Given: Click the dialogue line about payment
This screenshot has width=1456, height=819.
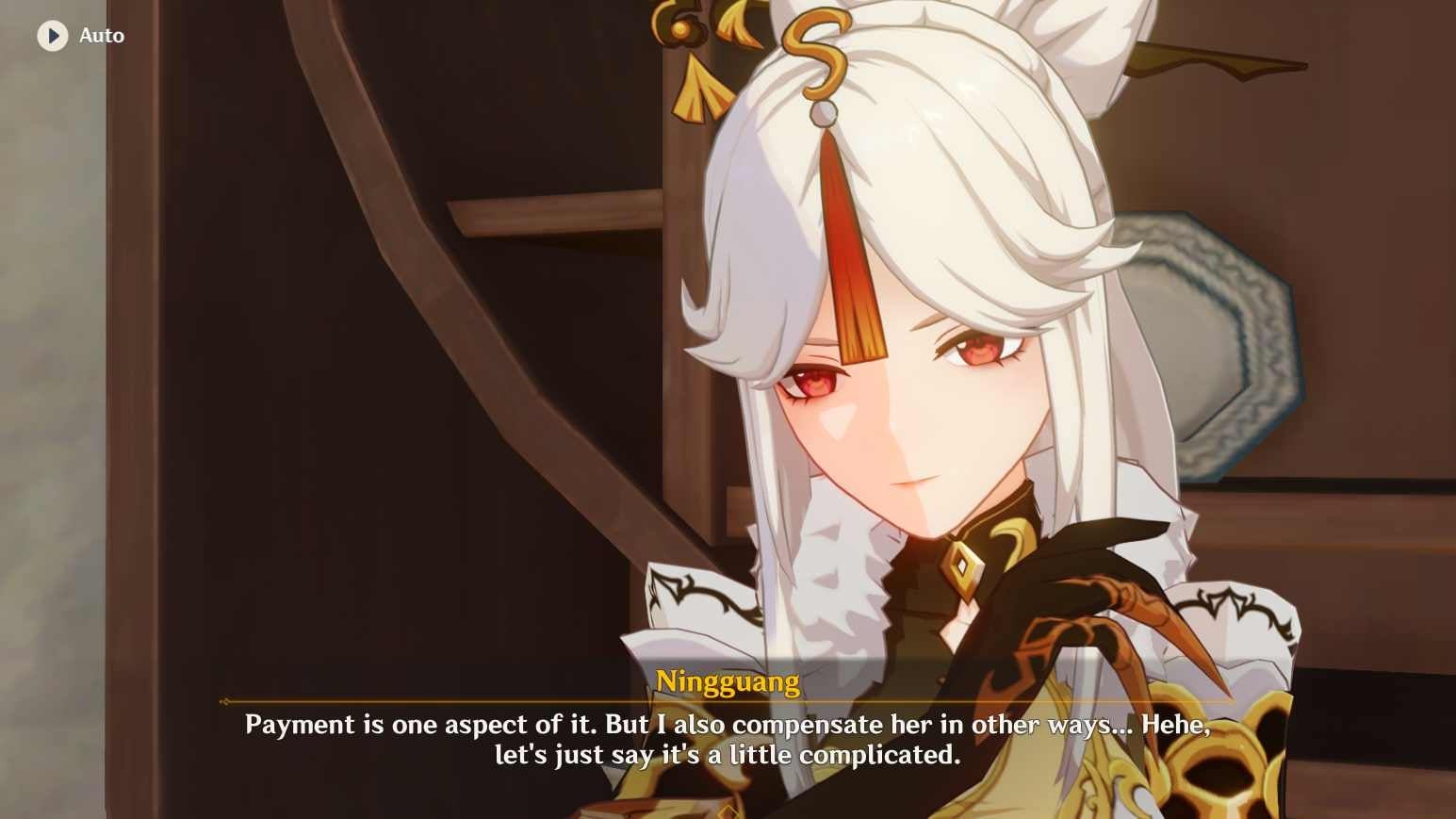Looking at the screenshot, I should click(x=726, y=726).
